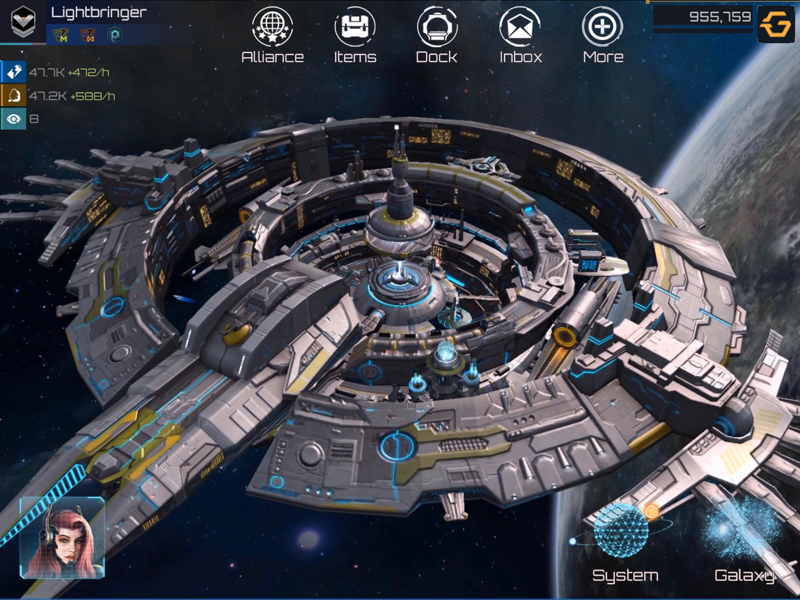
Task: Open the Alliance menu
Action: tap(272, 28)
